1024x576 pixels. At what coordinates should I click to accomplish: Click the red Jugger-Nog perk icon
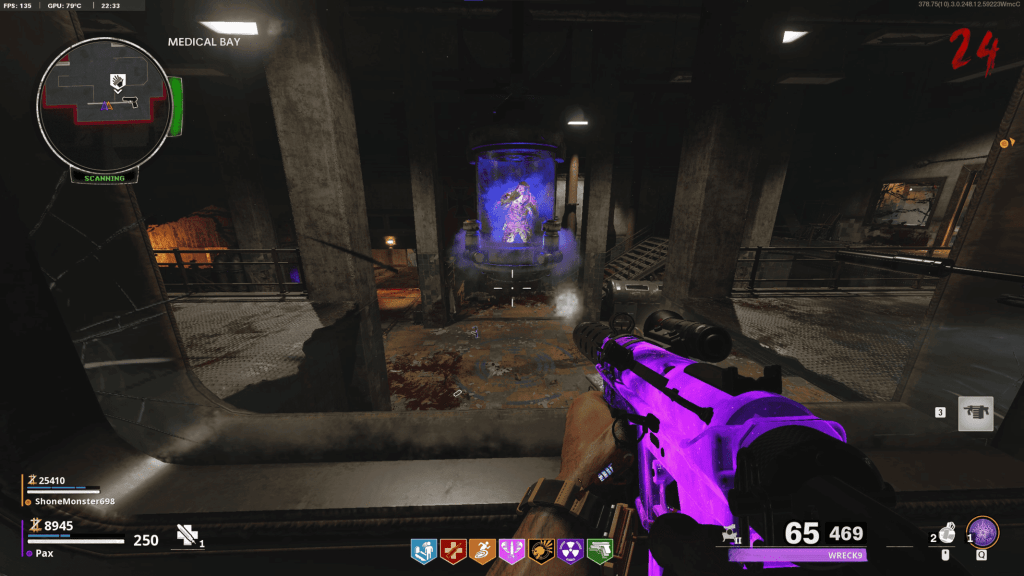(453, 550)
